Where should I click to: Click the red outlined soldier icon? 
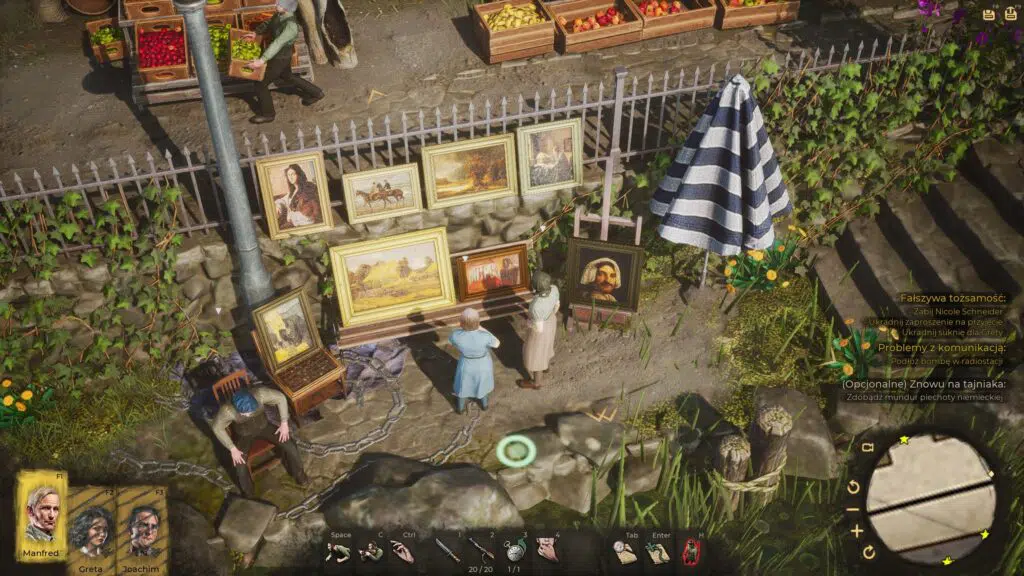690,551
